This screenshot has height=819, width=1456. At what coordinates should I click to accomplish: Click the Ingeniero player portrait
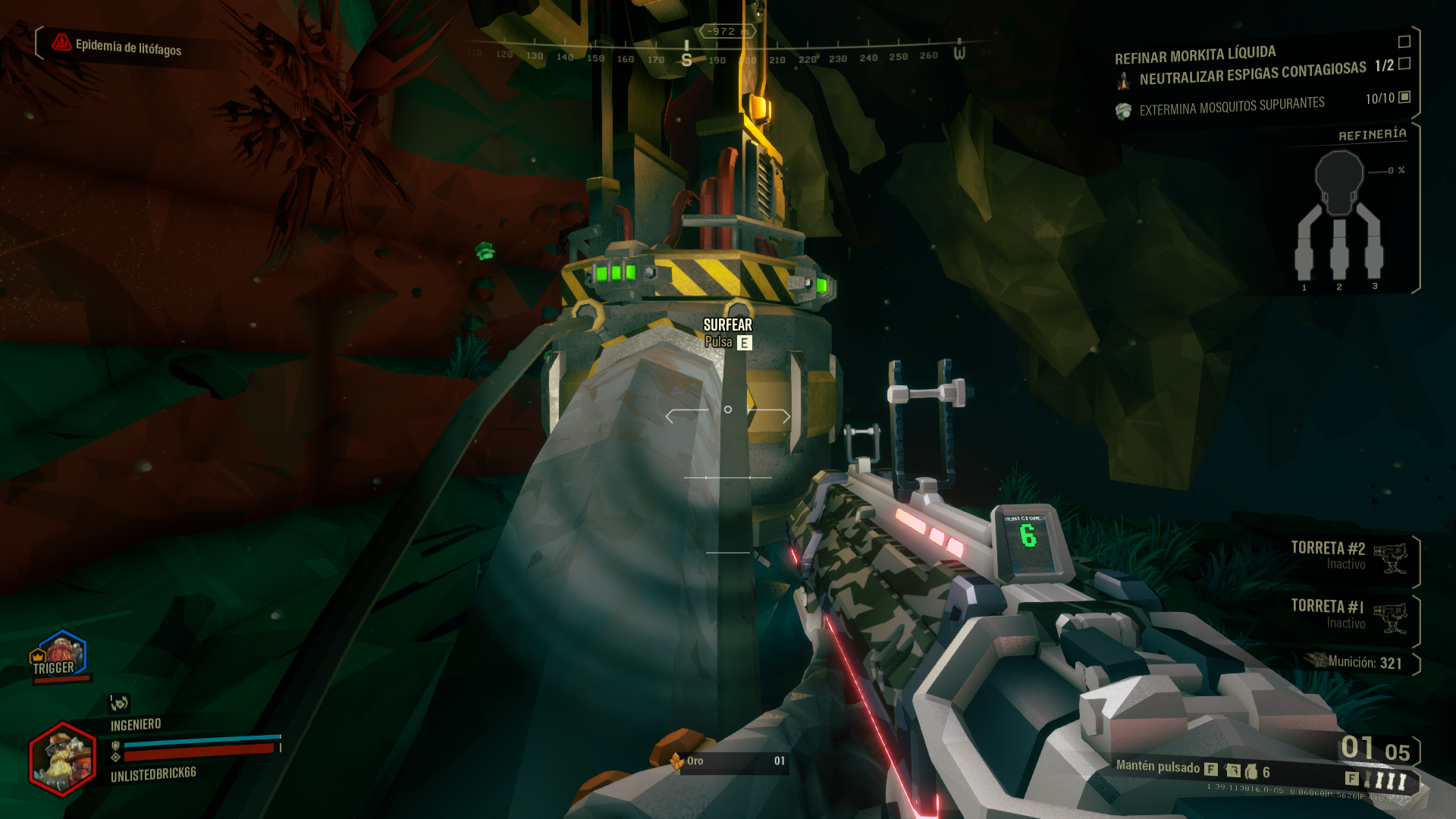click(x=63, y=759)
